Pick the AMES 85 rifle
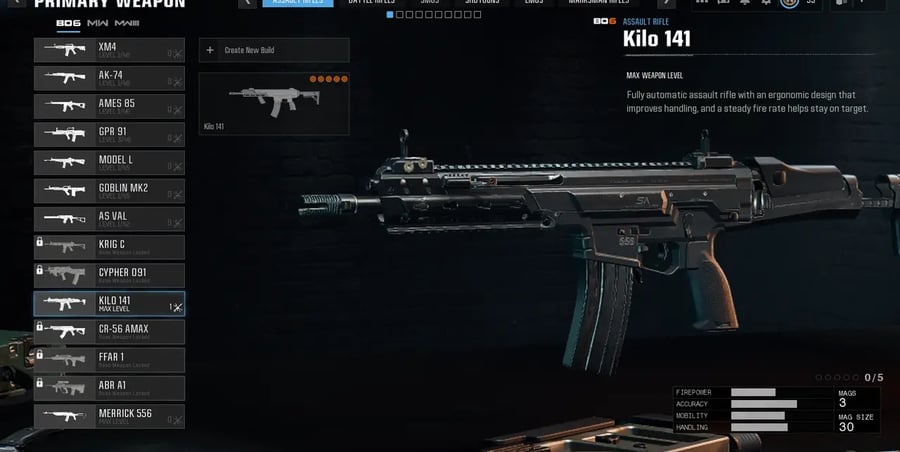Image resolution: width=900 pixels, height=452 pixels. [109, 106]
